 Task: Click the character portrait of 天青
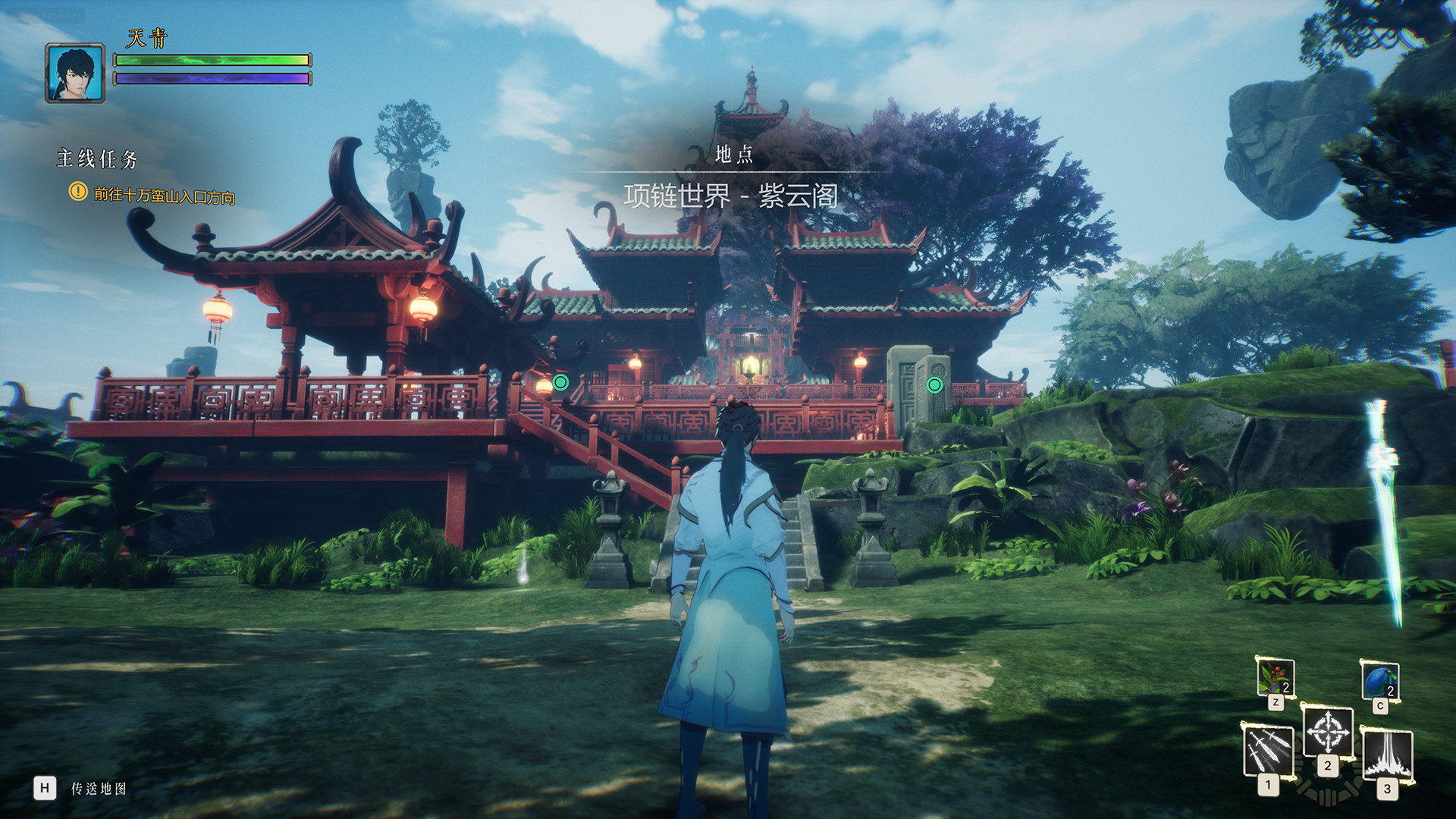(x=75, y=74)
